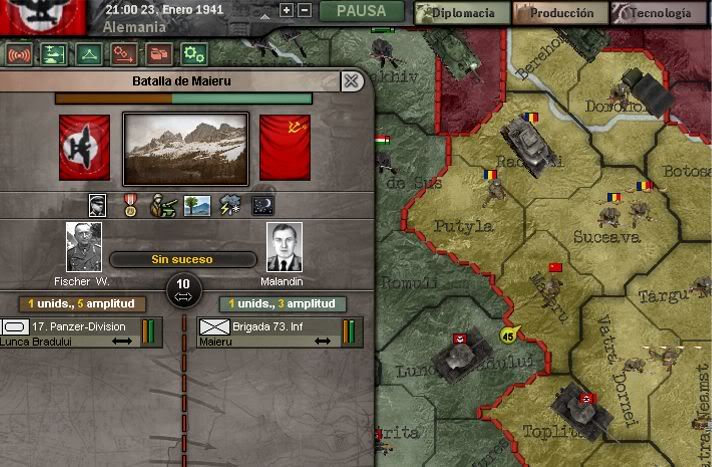Screen dimensions: 712x467
Task: Click the red folders toolbar icon
Action: [158, 54]
